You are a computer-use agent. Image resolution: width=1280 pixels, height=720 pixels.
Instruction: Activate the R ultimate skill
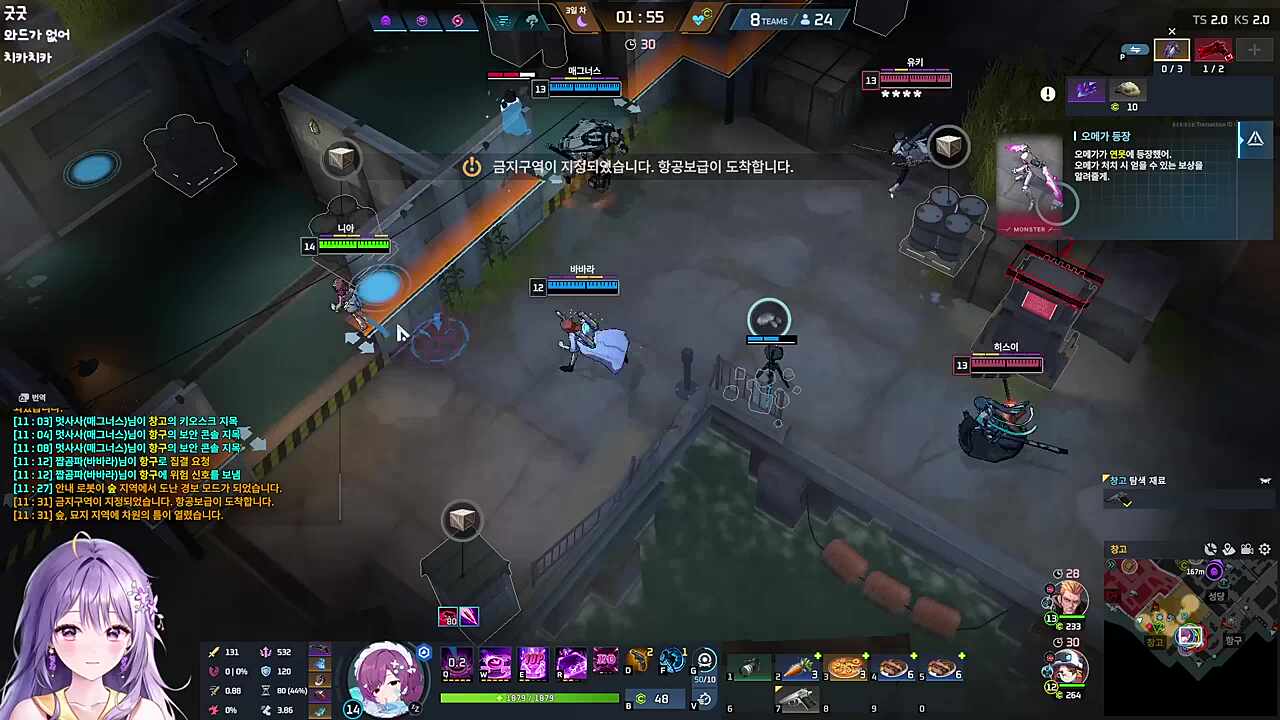(x=570, y=663)
